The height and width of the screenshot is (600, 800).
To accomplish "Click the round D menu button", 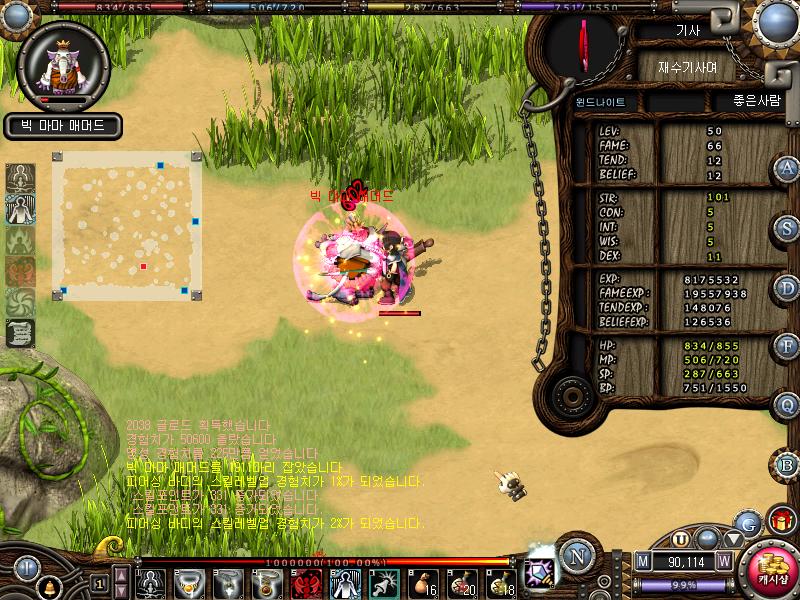I will coord(787,288).
